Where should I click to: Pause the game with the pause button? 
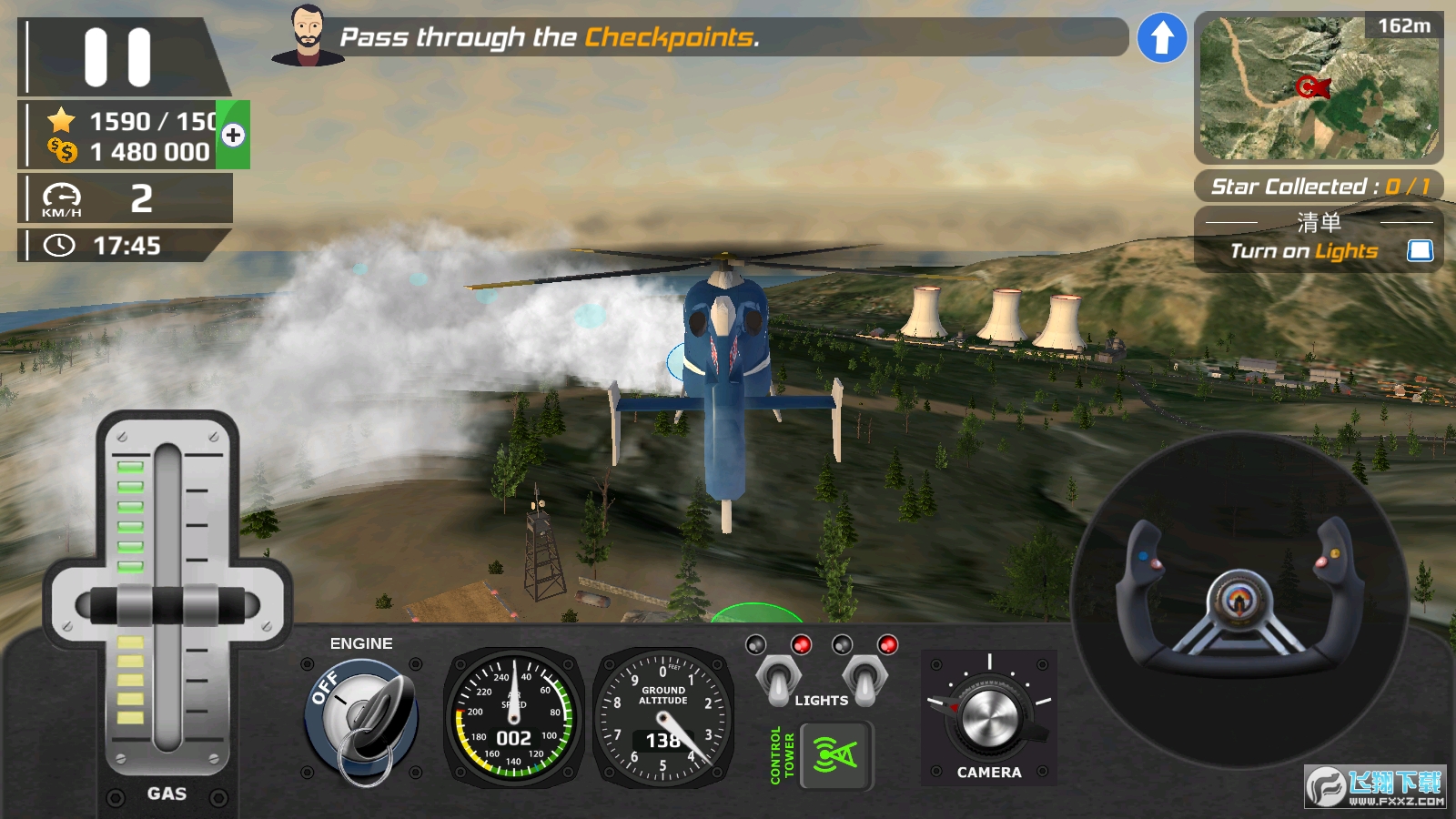(x=117, y=57)
